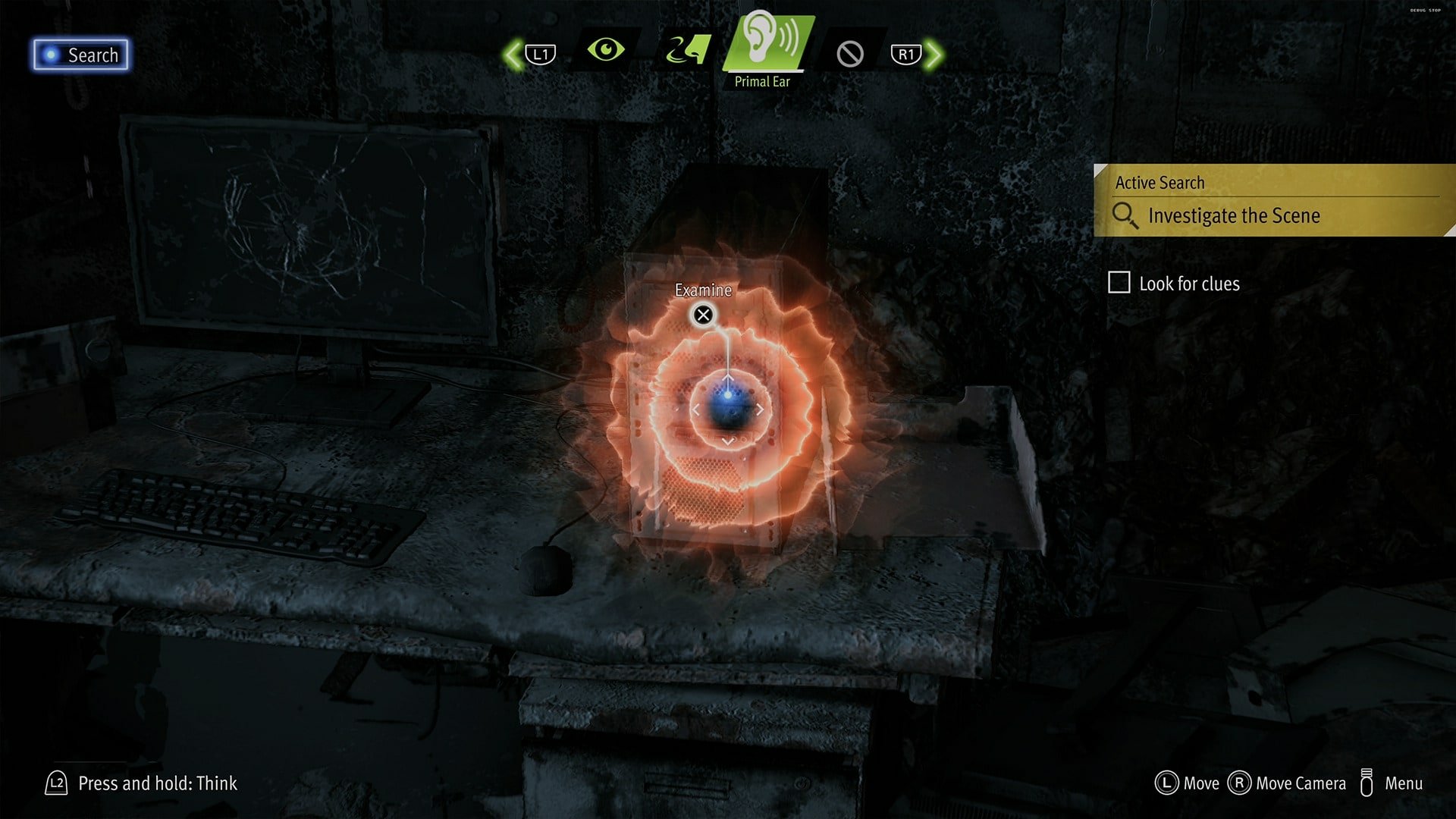The image size is (1456, 819).
Task: Click the R1 shoulder button icon
Action: tap(905, 53)
